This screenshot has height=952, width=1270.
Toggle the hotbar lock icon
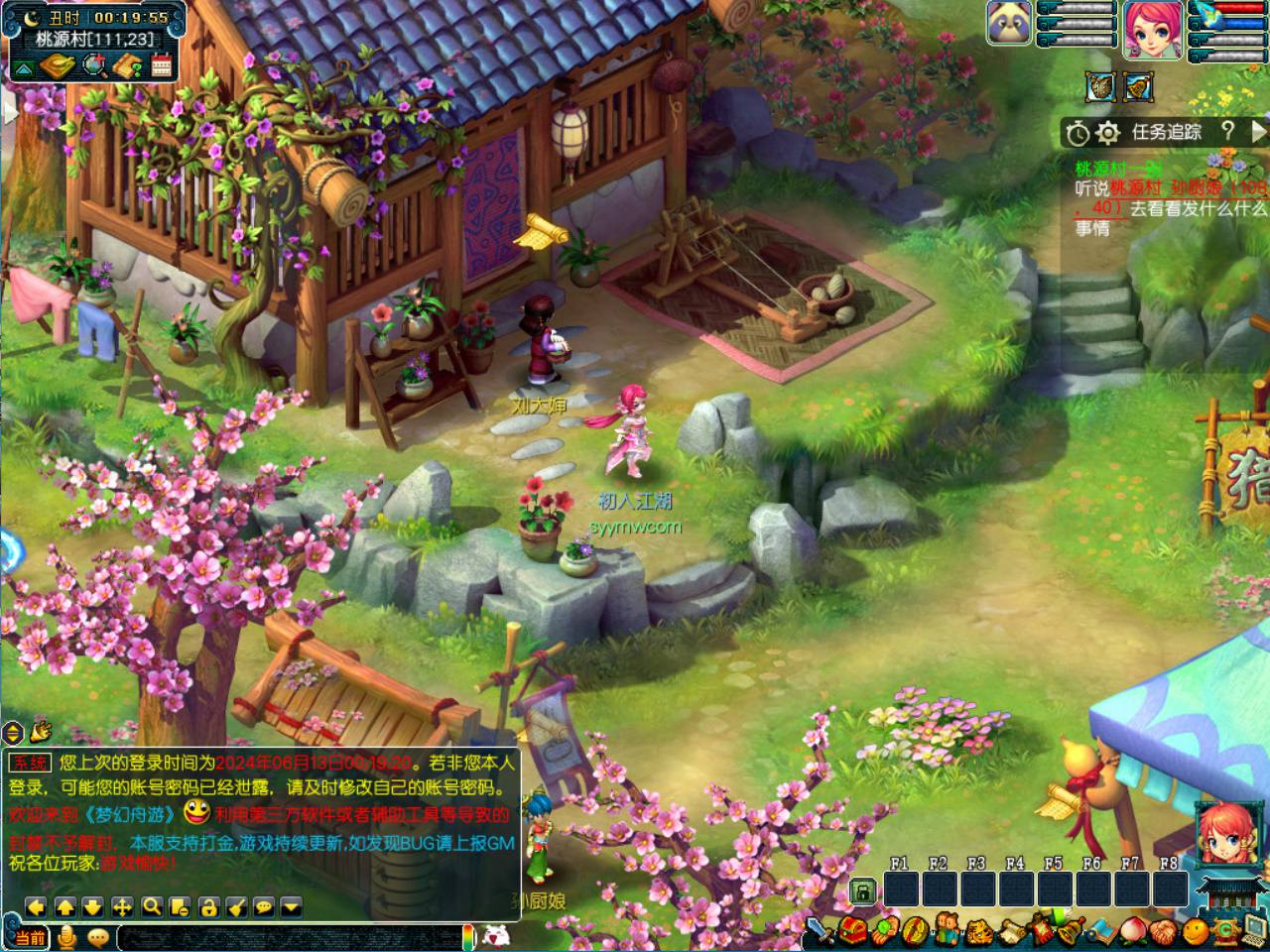[863, 892]
